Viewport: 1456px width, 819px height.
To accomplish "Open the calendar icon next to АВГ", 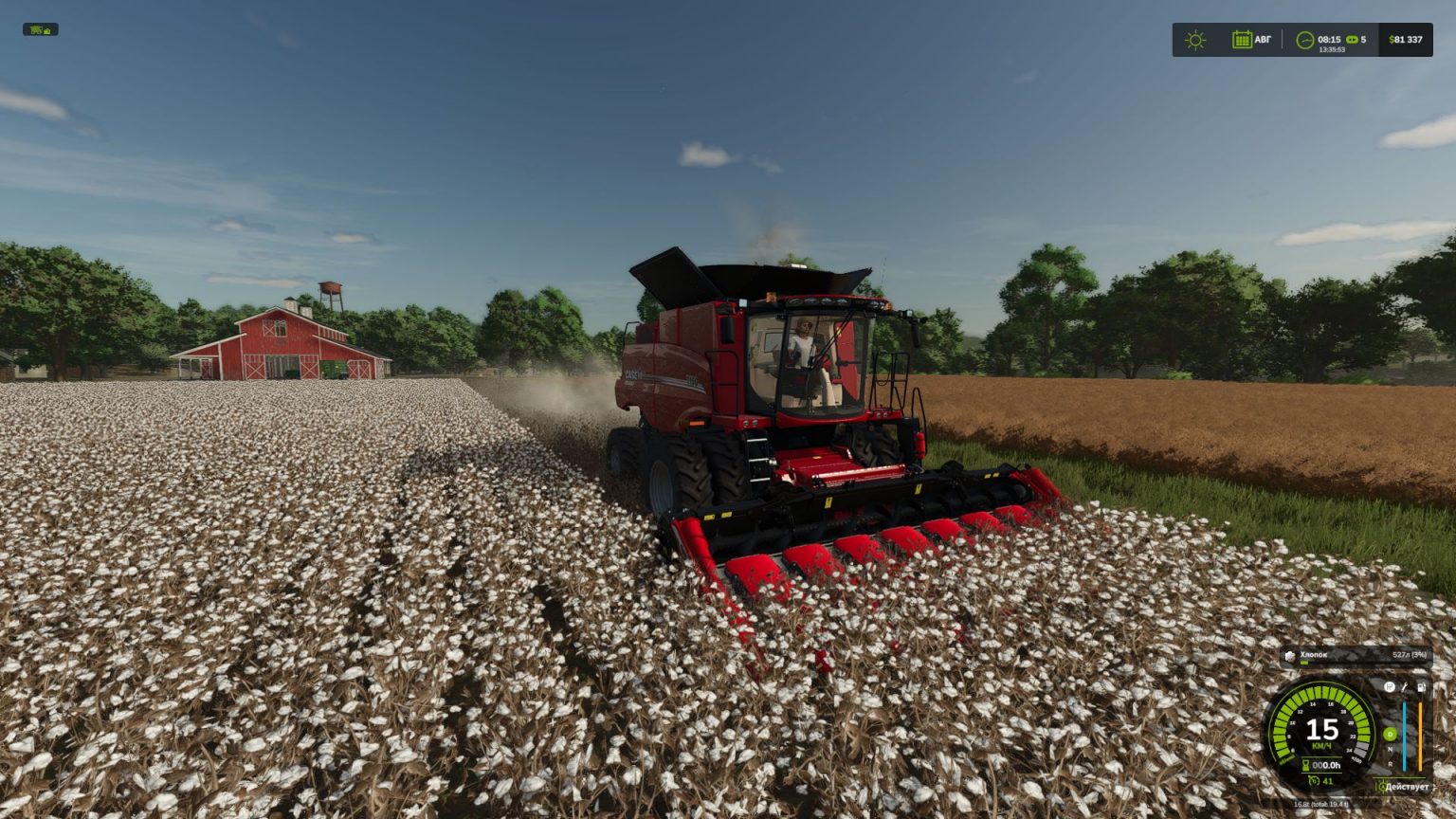I will pos(1243,40).
